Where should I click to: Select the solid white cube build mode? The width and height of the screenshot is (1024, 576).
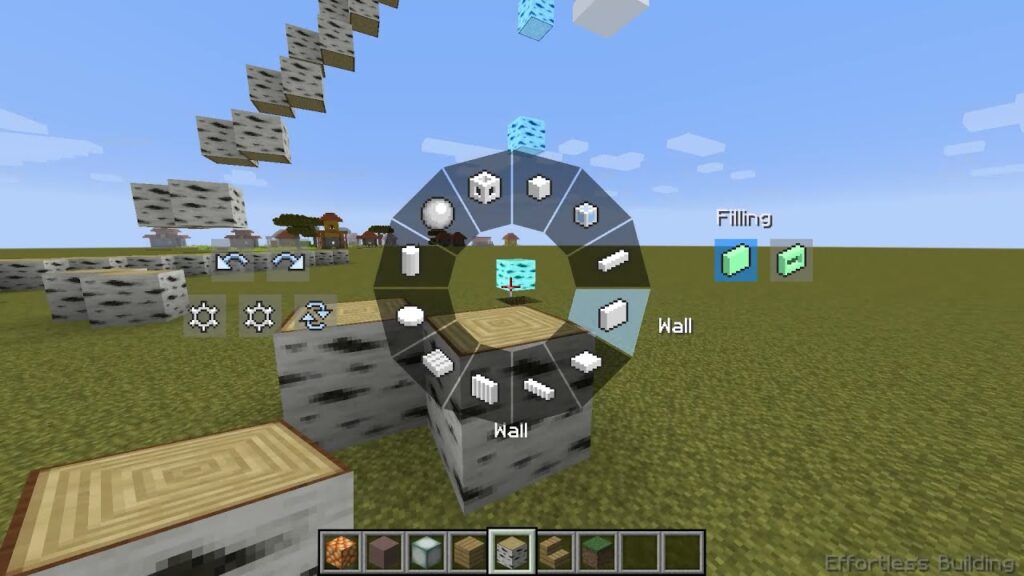(539, 187)
